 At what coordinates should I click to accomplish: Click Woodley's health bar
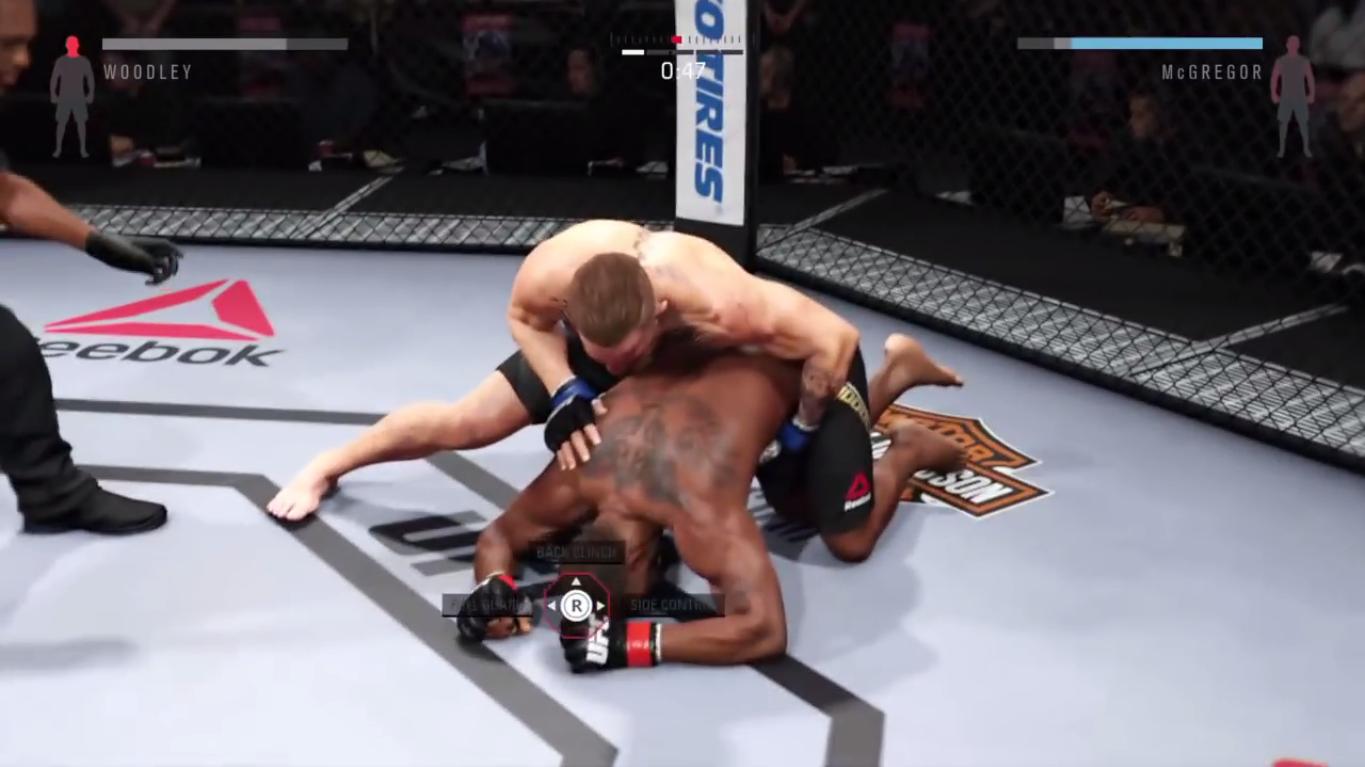click(225, 44)
